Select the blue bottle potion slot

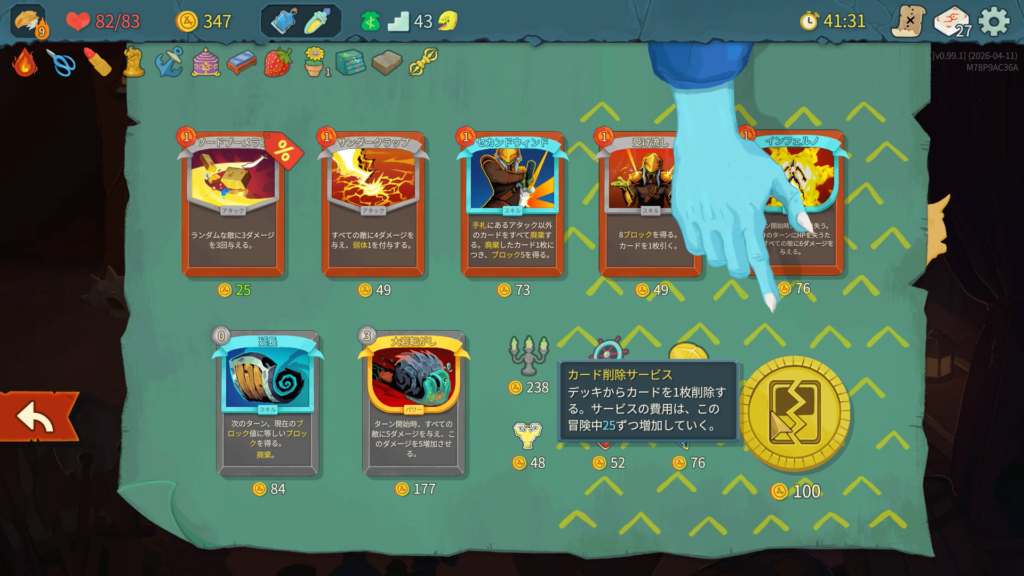[x=284, y=21]
